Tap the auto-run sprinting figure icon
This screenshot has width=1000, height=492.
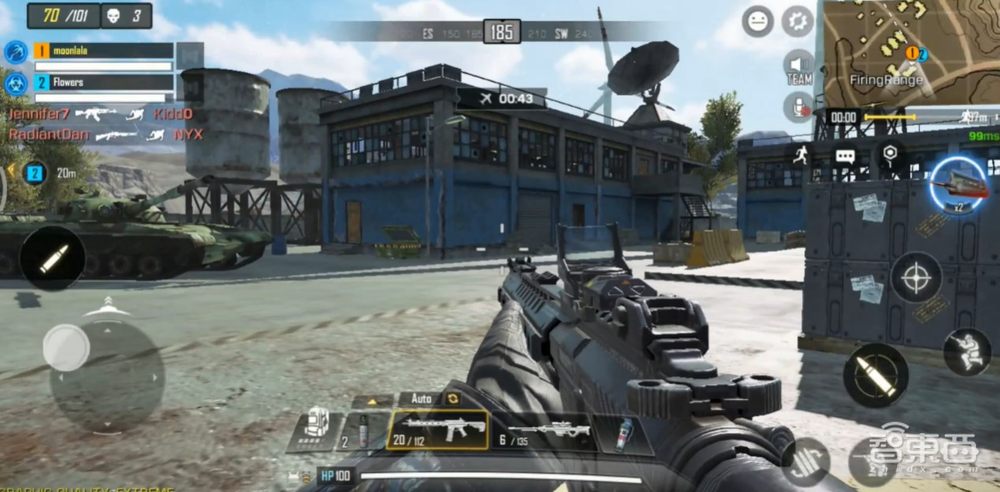click(x=800, y=155)
